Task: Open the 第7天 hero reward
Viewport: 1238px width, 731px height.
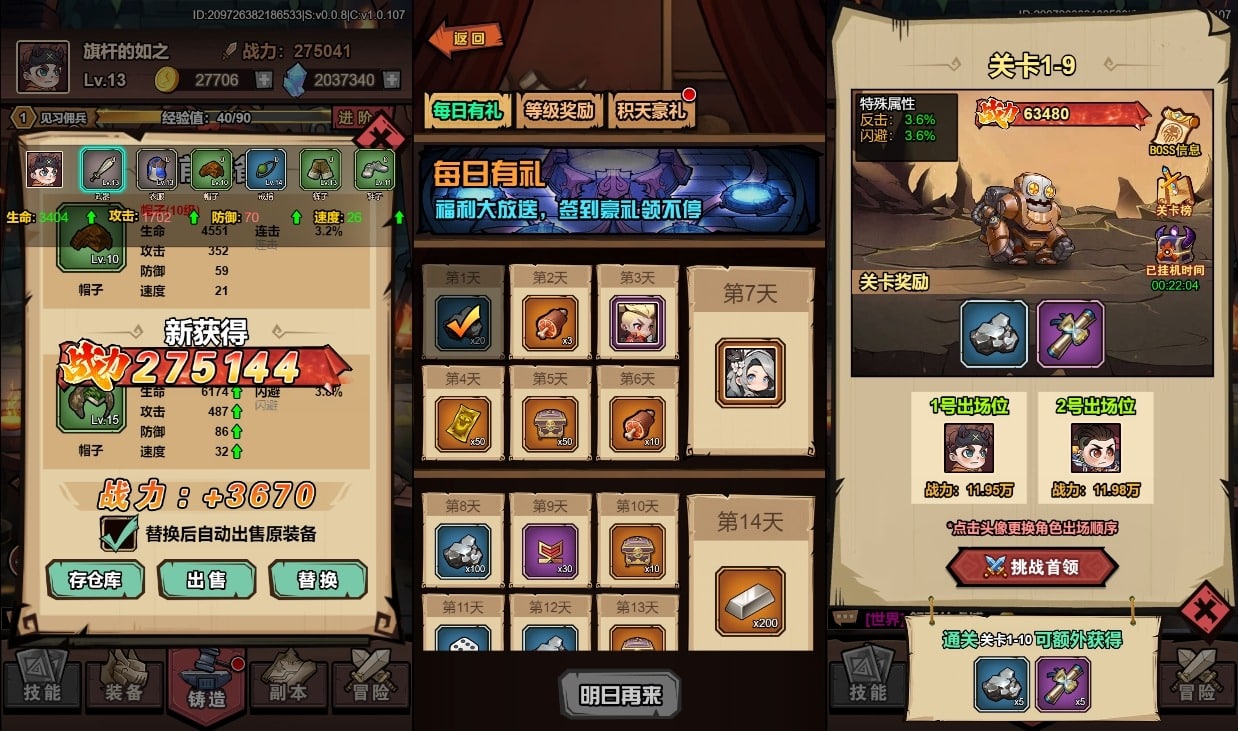Action: click(x=750, y=372)
